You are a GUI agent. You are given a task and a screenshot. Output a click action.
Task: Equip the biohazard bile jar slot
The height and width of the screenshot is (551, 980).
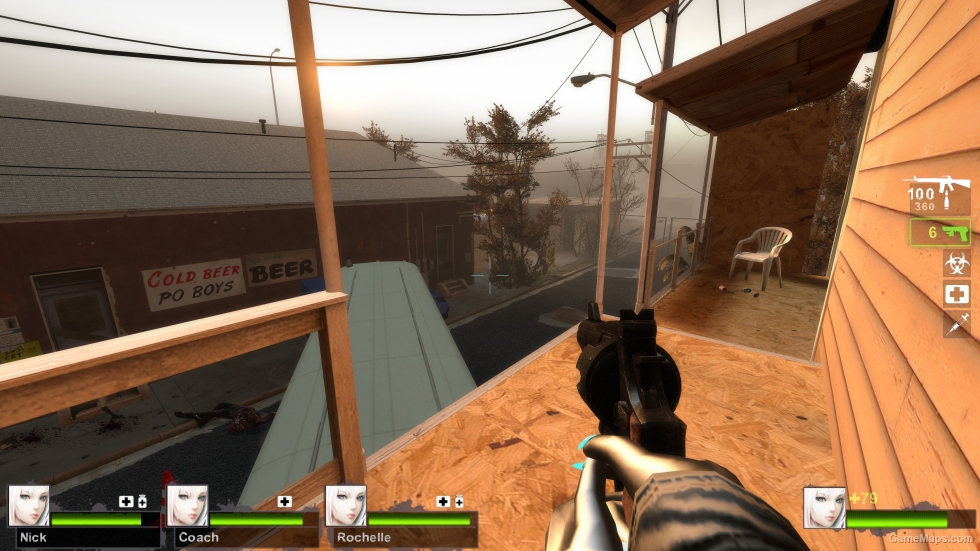point(956,264)
